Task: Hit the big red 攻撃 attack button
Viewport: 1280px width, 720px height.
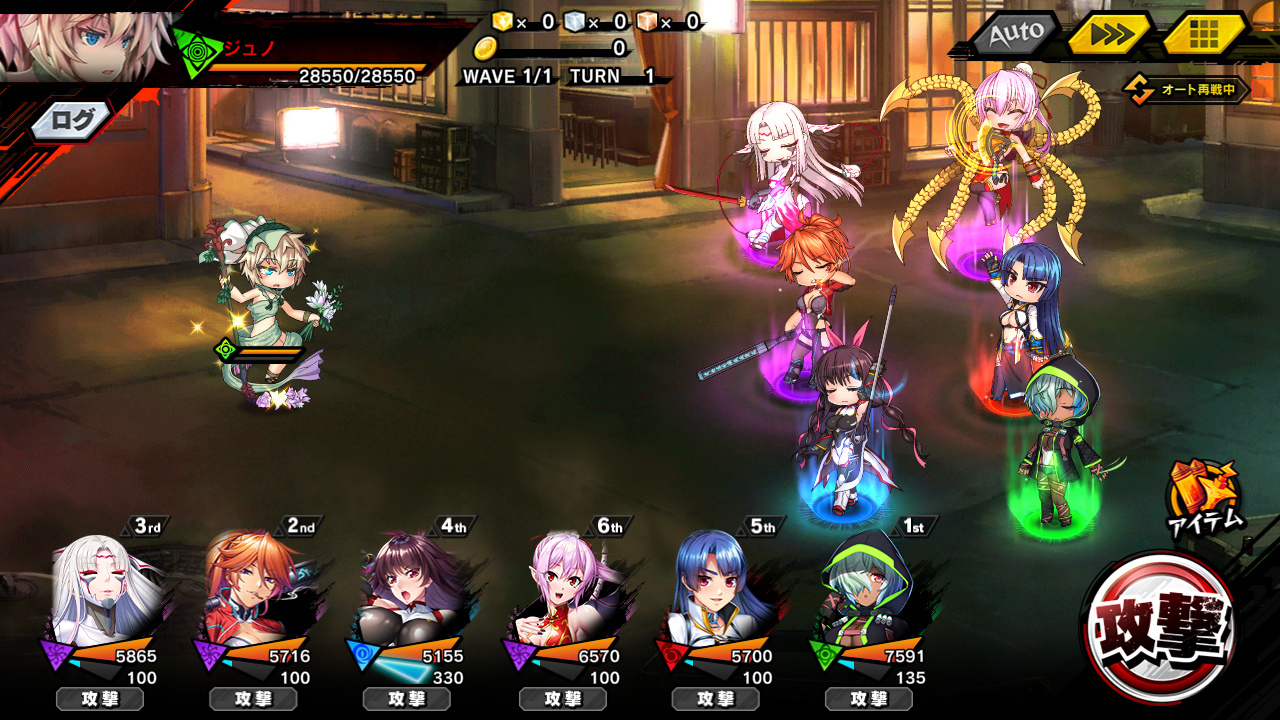Action: tap(1158, 627)
